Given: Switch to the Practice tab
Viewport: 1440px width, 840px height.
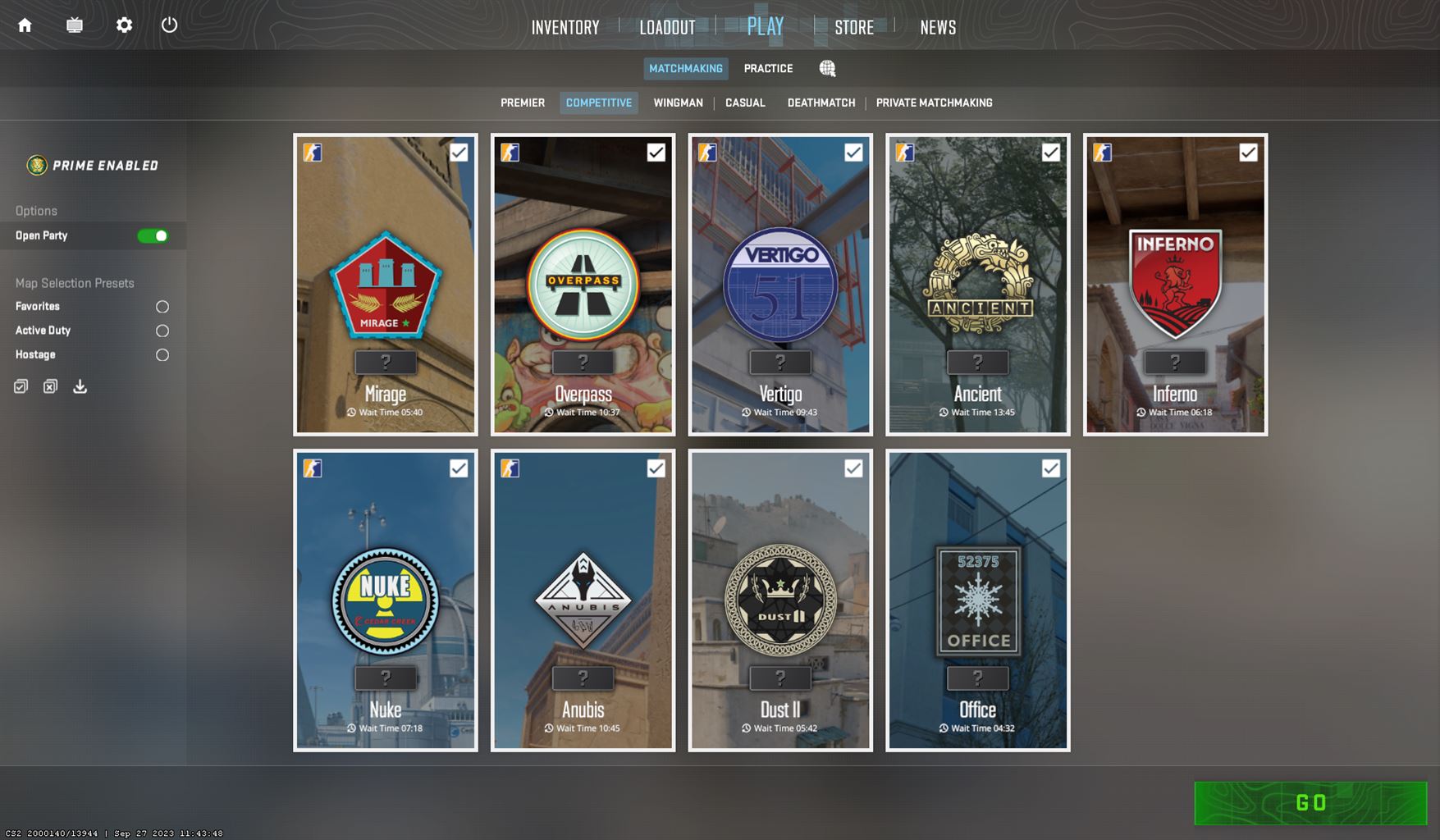Looking at the screenshot, I should [768, 68].
